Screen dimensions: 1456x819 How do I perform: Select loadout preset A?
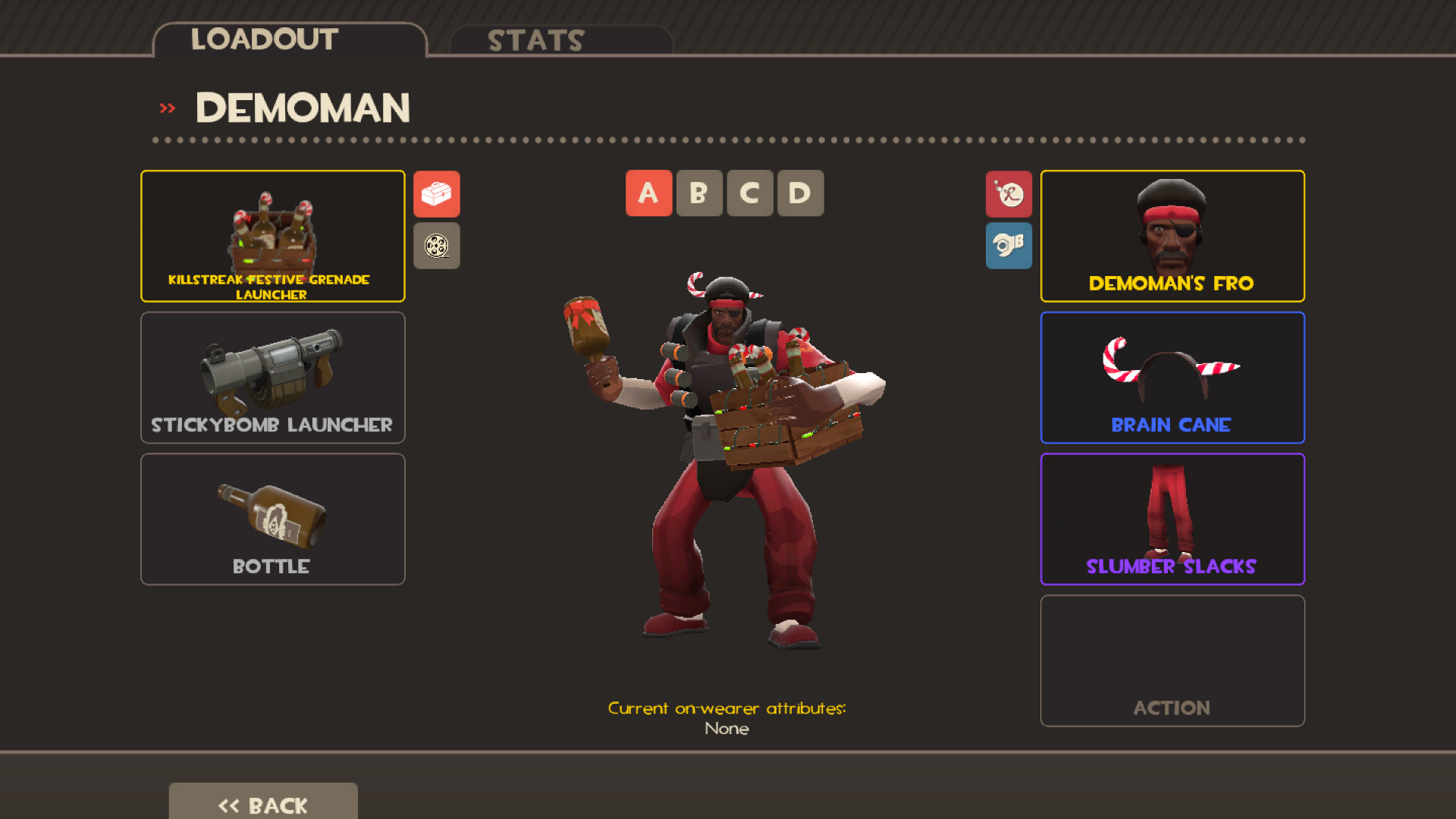tap(648, 193)
